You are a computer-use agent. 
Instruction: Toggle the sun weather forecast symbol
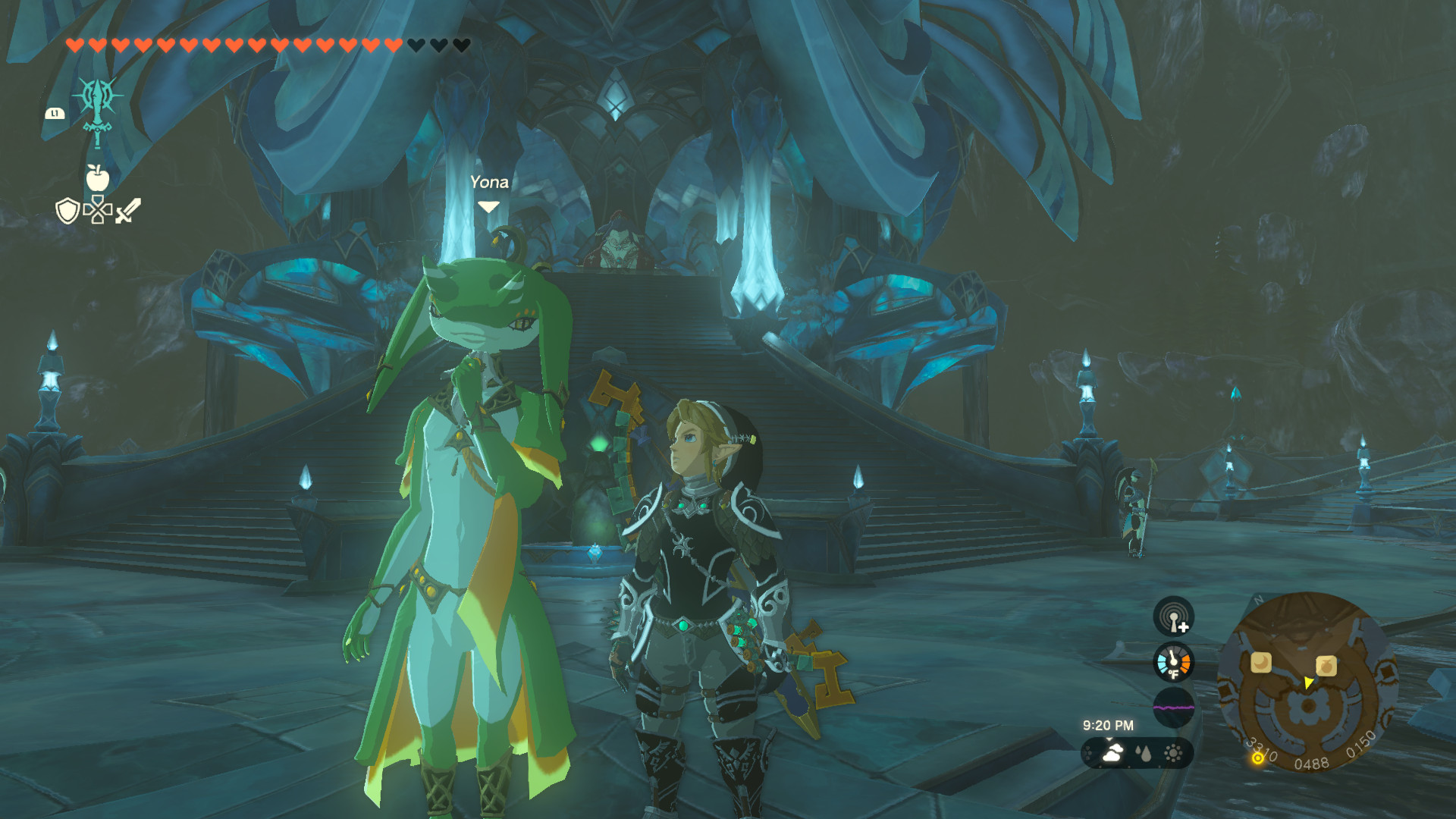click(1172, 752)
